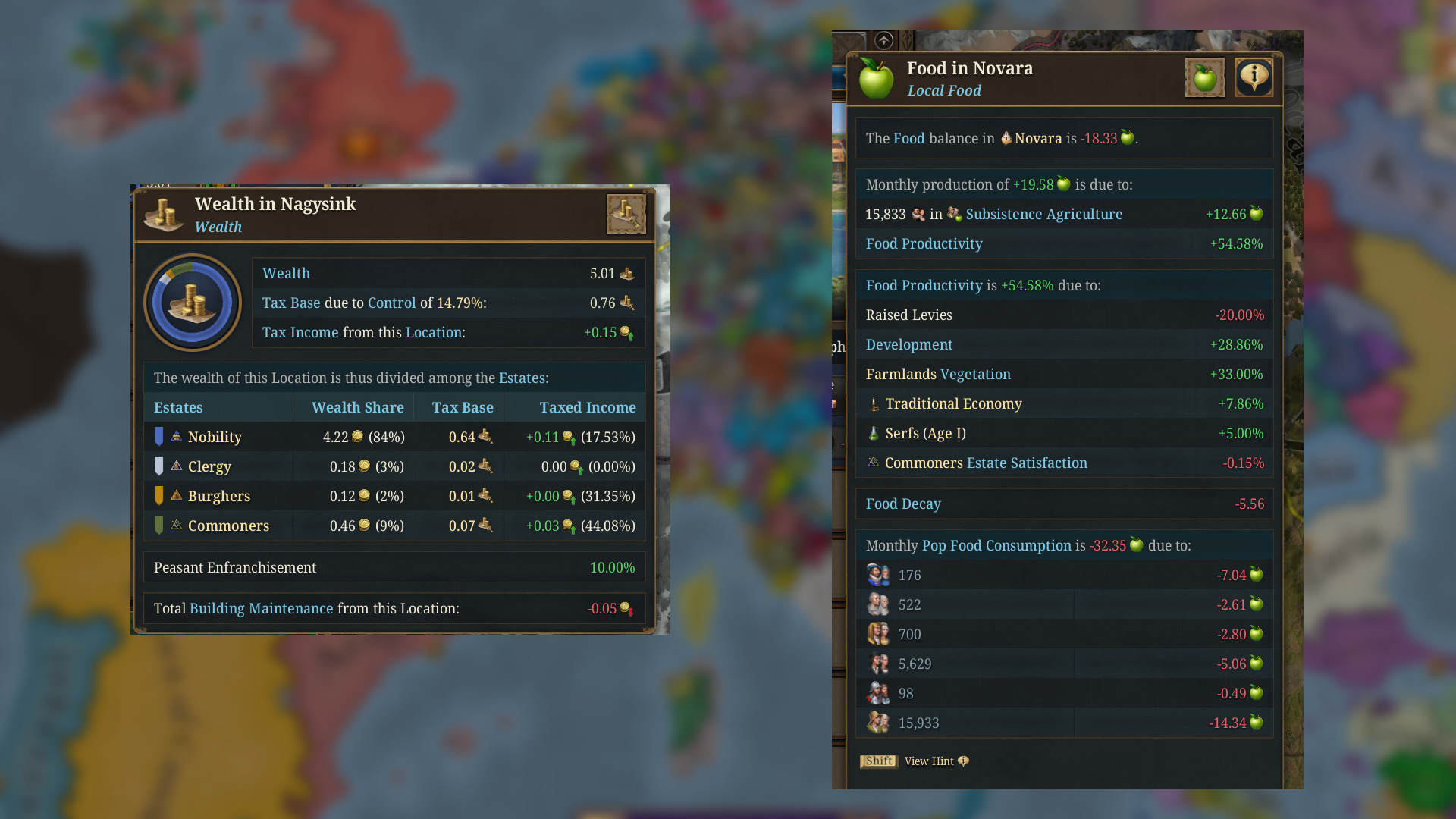Click the soldiers pop portrait showing 98

[878, 692]
